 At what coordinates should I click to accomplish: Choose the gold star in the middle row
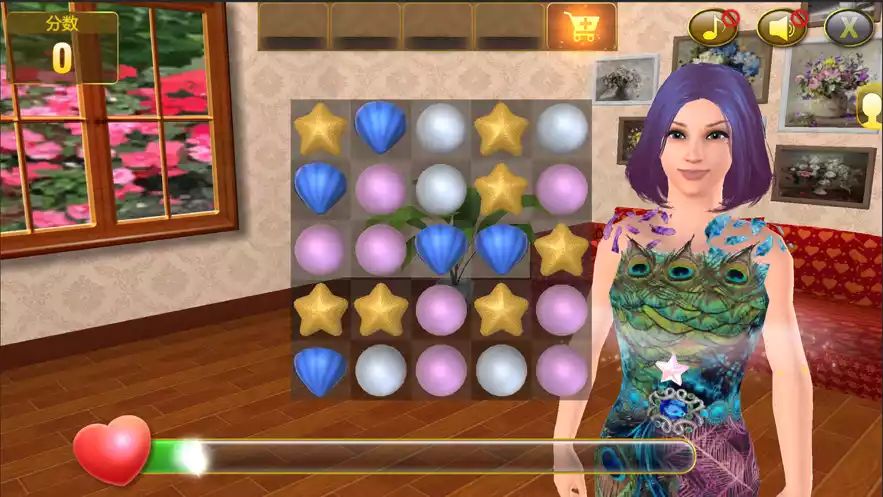[561, 249]
